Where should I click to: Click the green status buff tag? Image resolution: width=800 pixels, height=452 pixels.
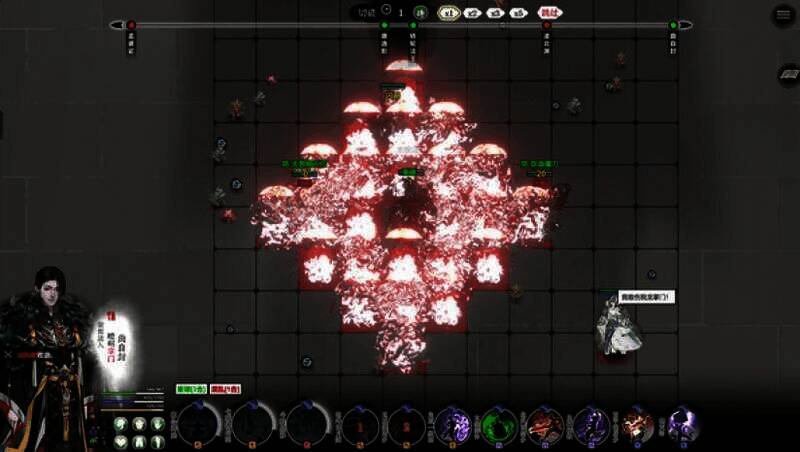[x=192, y=389]
